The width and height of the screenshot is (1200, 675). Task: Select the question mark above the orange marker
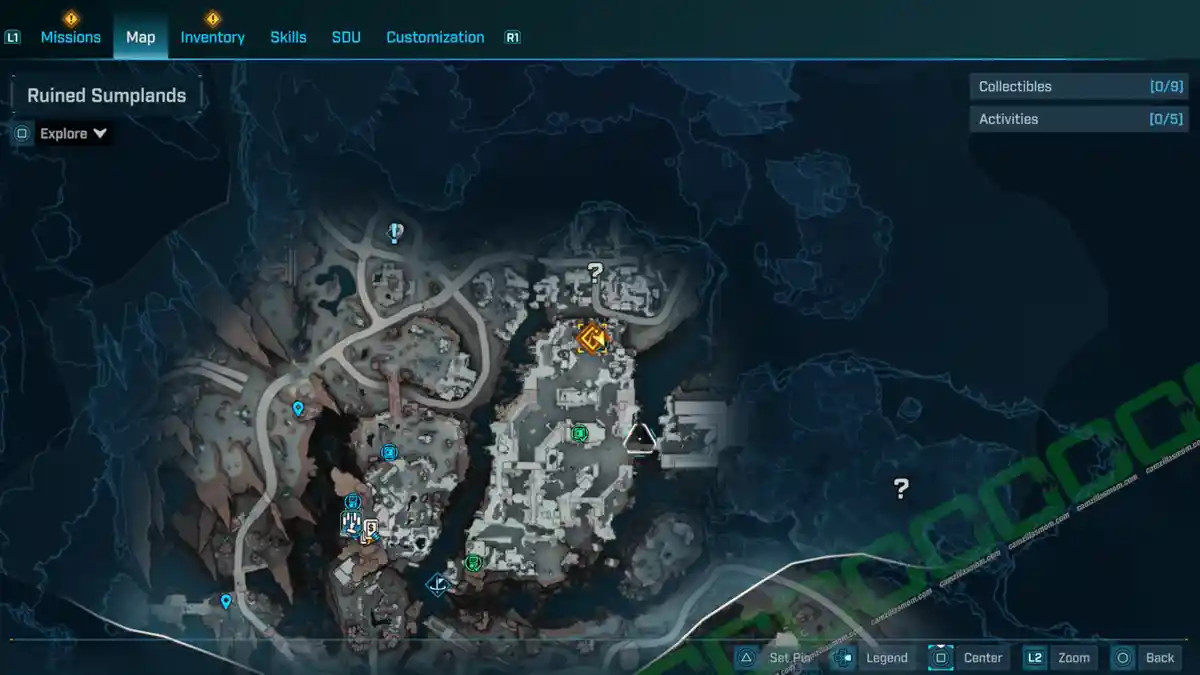(x=596, y=270)
